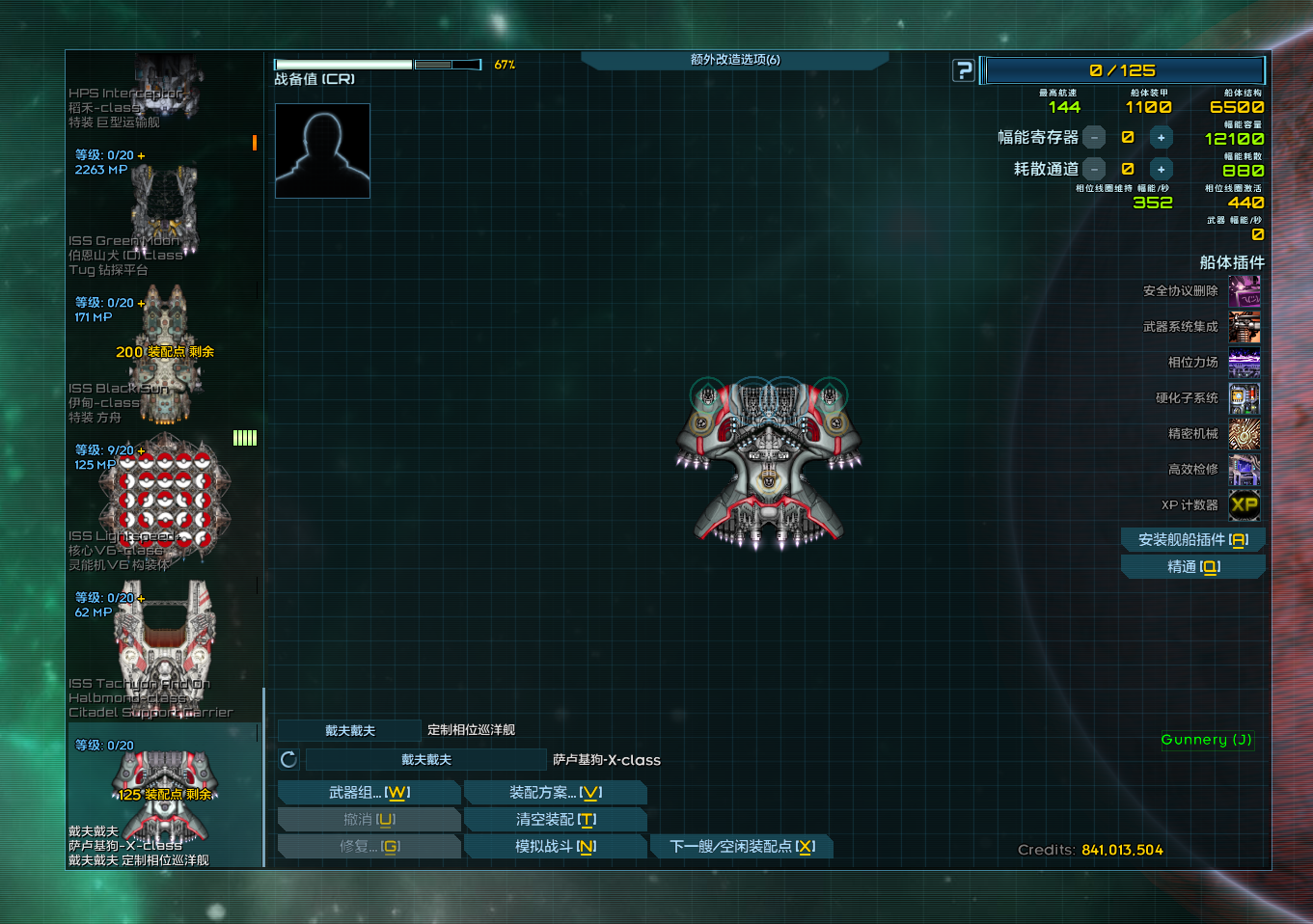Increase flux capacitors 幅能寄存器 with plus
The width and height of the screenshot is (1313, 924).
(x=1161, y=138)
